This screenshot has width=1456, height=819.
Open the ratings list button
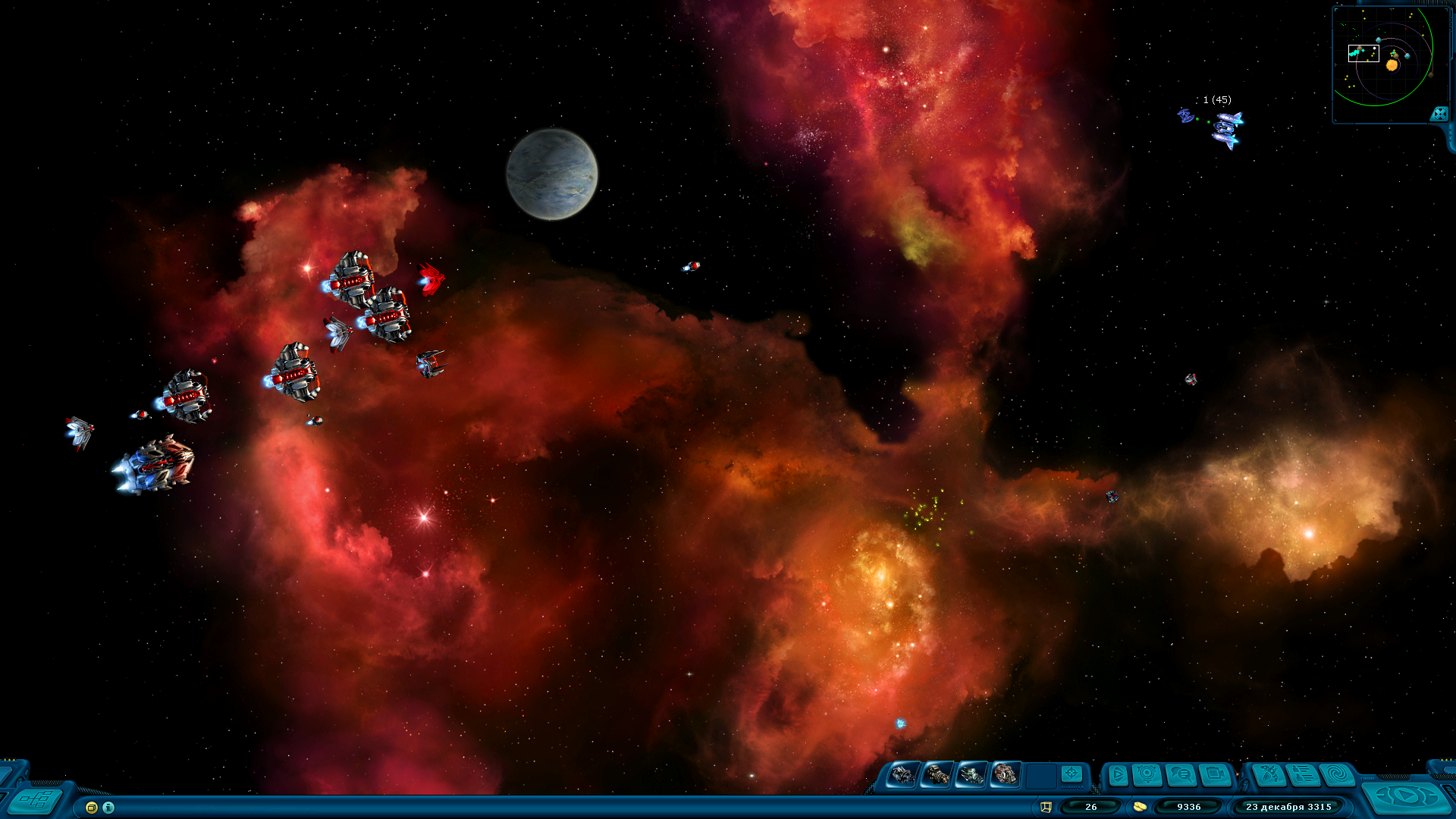[x=1304, y=775]
